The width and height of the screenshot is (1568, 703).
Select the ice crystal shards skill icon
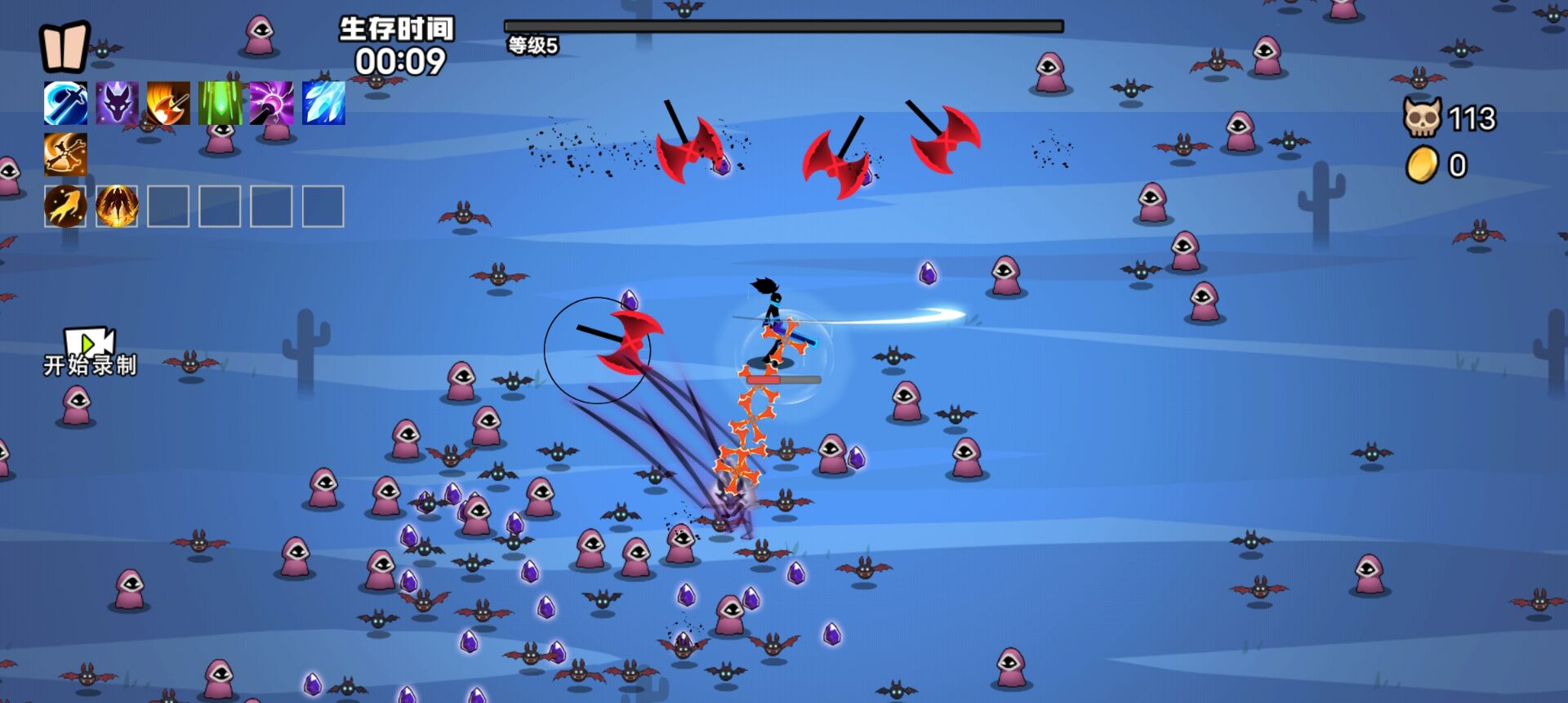[323, 104]
